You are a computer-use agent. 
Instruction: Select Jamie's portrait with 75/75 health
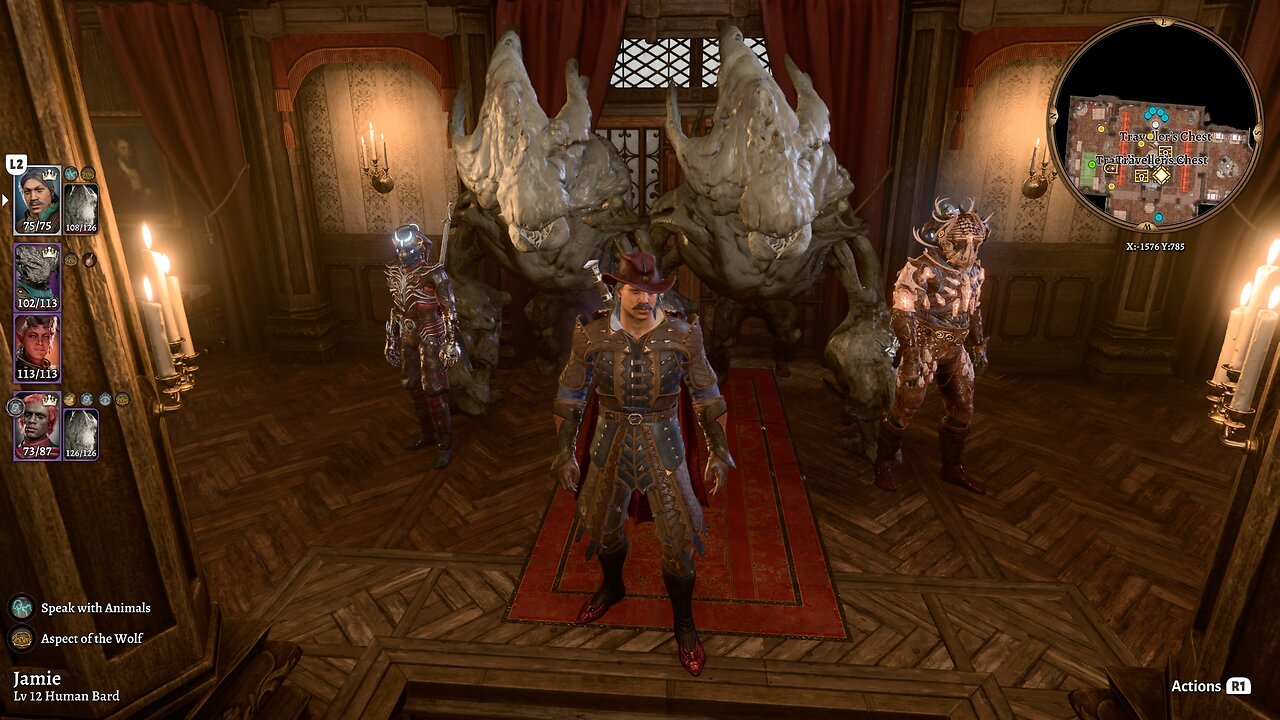pos(38,199)
